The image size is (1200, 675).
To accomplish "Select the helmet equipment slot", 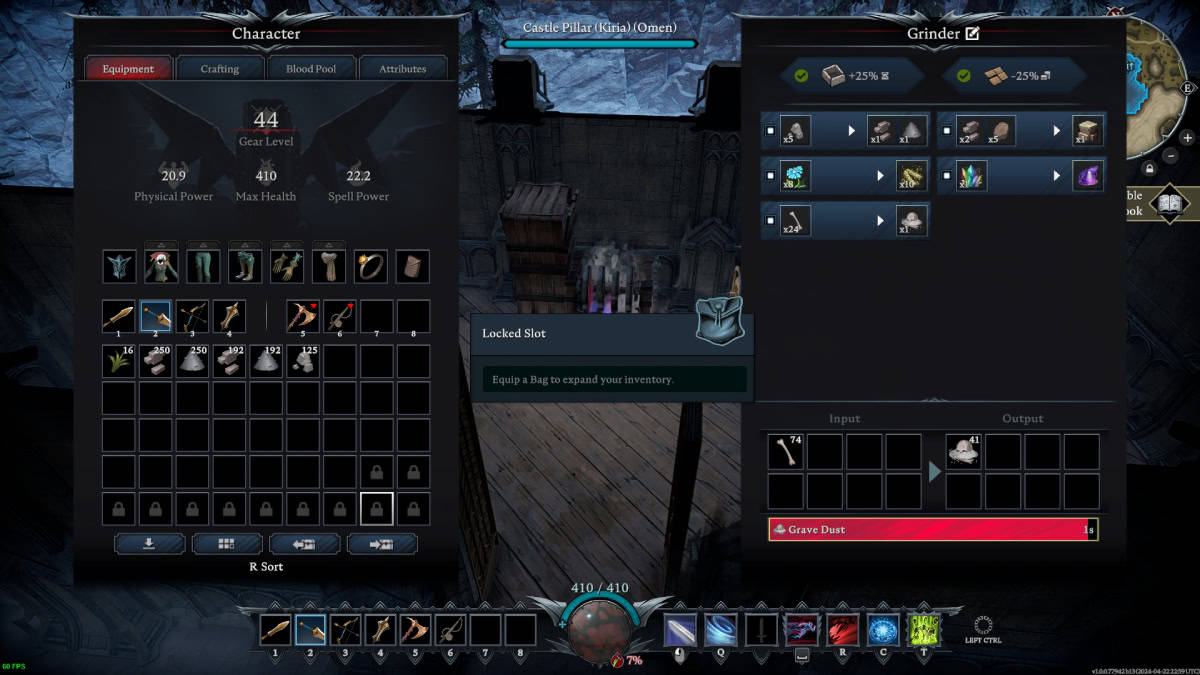I will pos(119,266).
